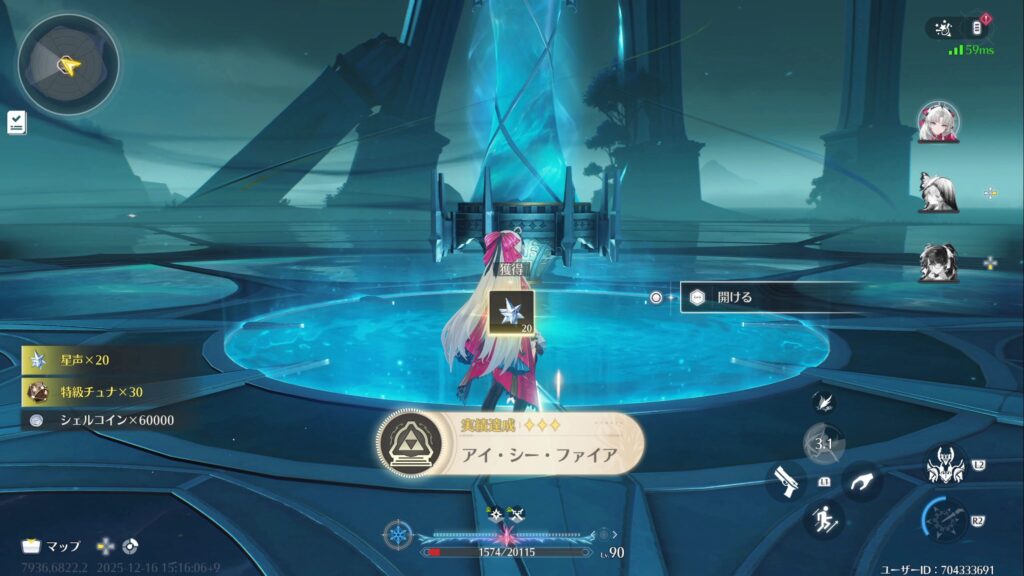This screenshot has width=1024, height=576.
Task: Switch to the pink-ribbon character portrait
Action: [938, 123]
